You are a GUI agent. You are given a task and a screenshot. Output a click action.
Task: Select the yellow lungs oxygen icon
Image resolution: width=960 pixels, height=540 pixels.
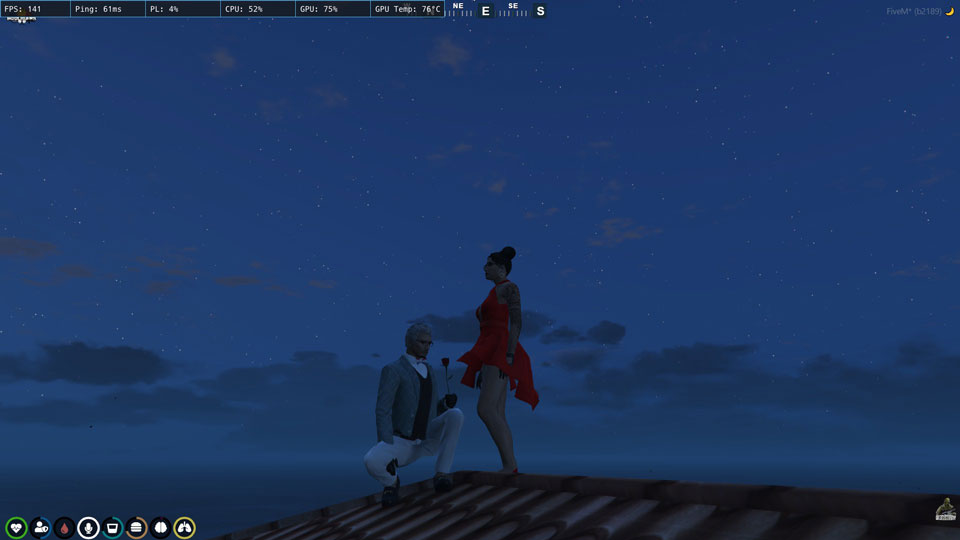point(184,527)
